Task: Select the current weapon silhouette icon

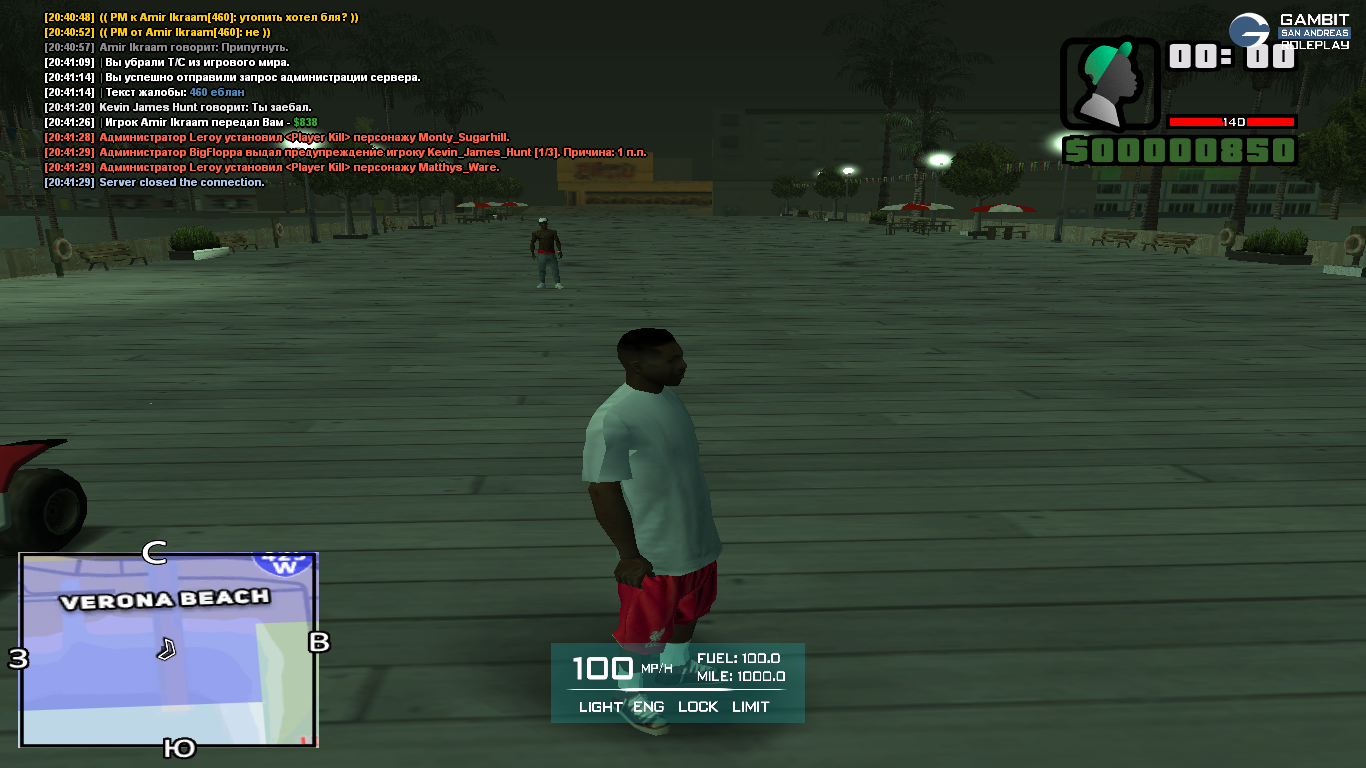Action: pos(1110,84)
